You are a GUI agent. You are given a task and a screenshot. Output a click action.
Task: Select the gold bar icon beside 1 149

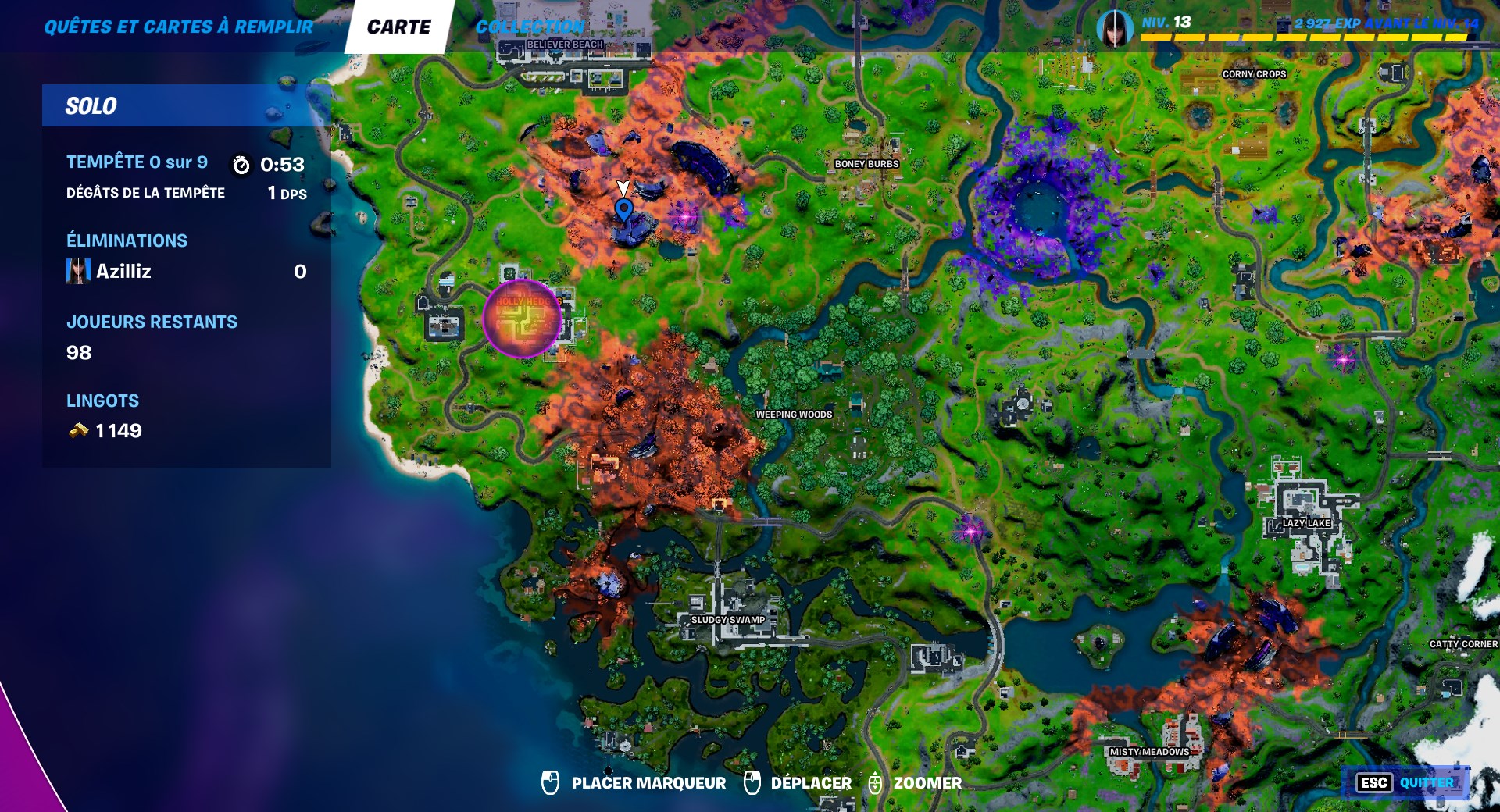77,429
